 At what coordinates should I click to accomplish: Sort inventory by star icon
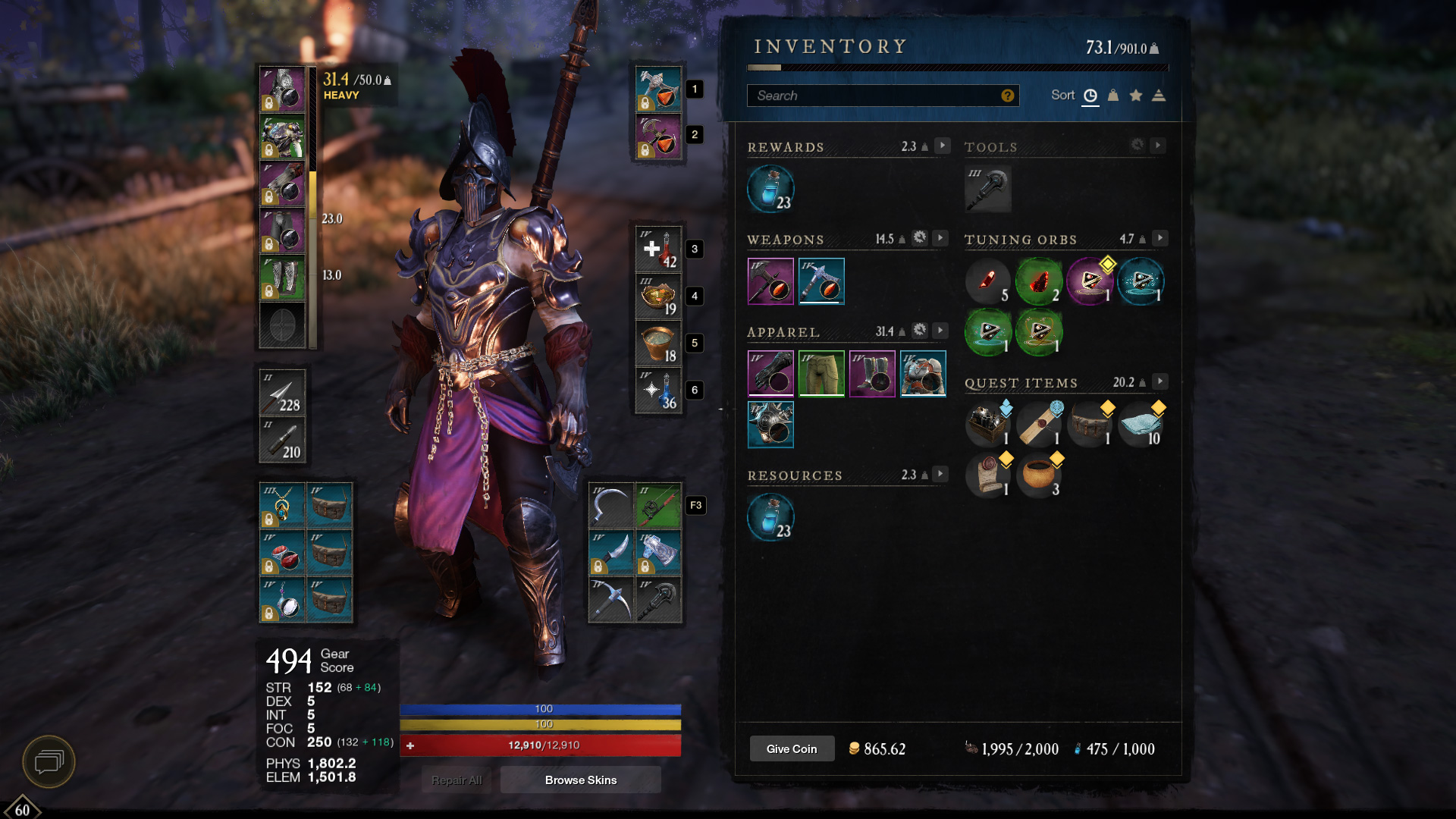tap(1136, 96)
